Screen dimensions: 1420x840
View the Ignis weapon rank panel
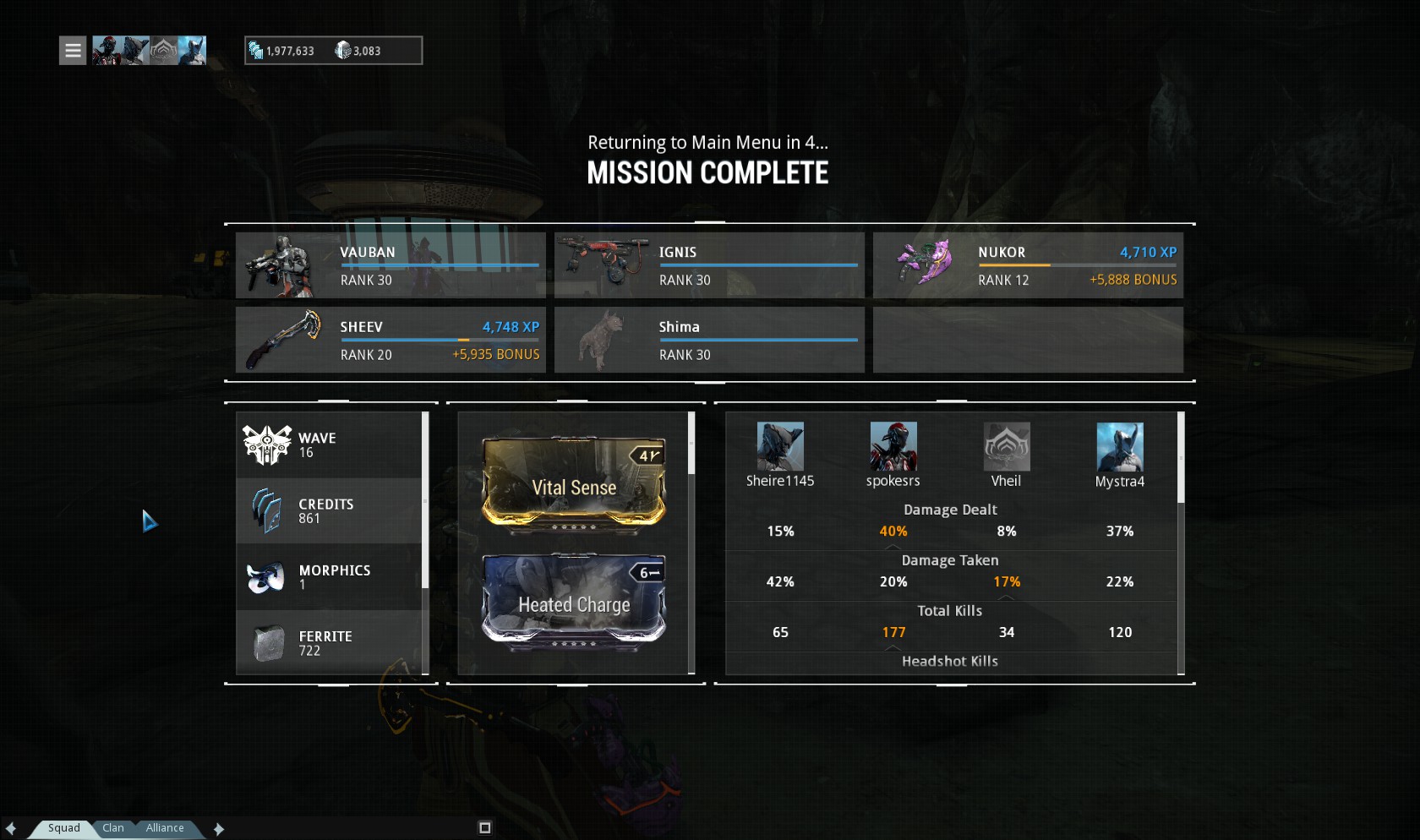click(709, 265)
